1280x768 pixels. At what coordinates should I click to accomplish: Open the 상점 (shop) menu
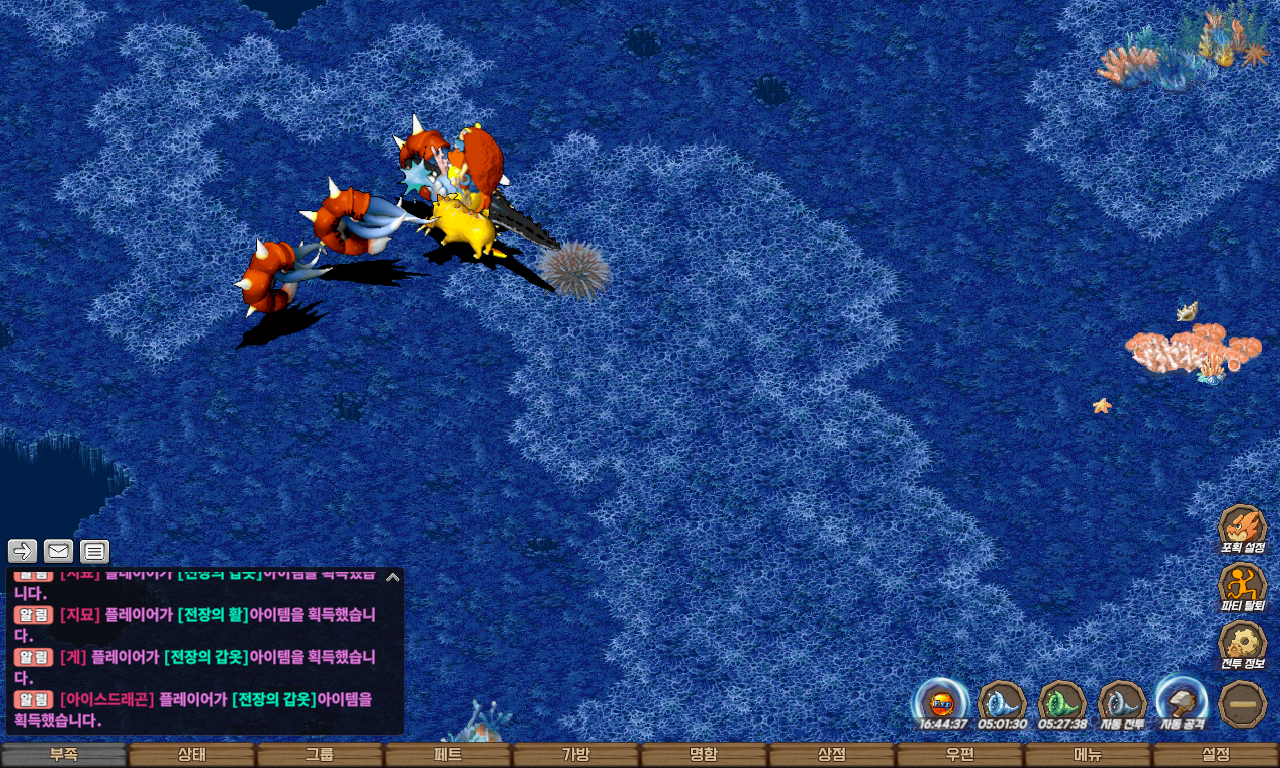point(832,755)
